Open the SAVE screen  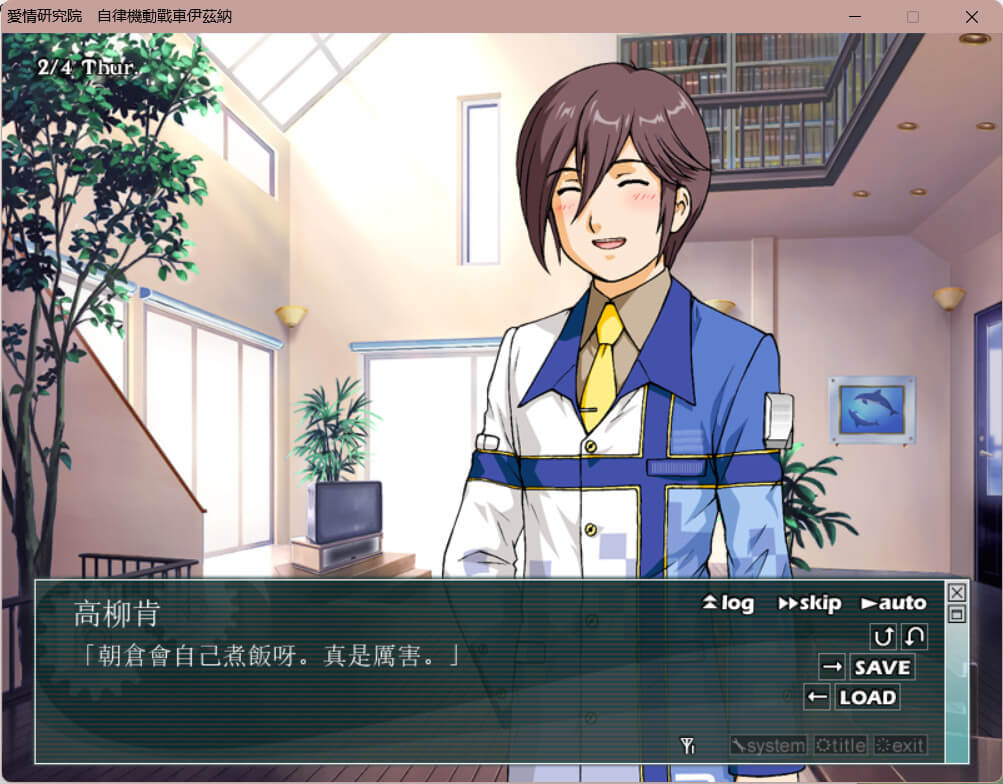tap(882, 667)
